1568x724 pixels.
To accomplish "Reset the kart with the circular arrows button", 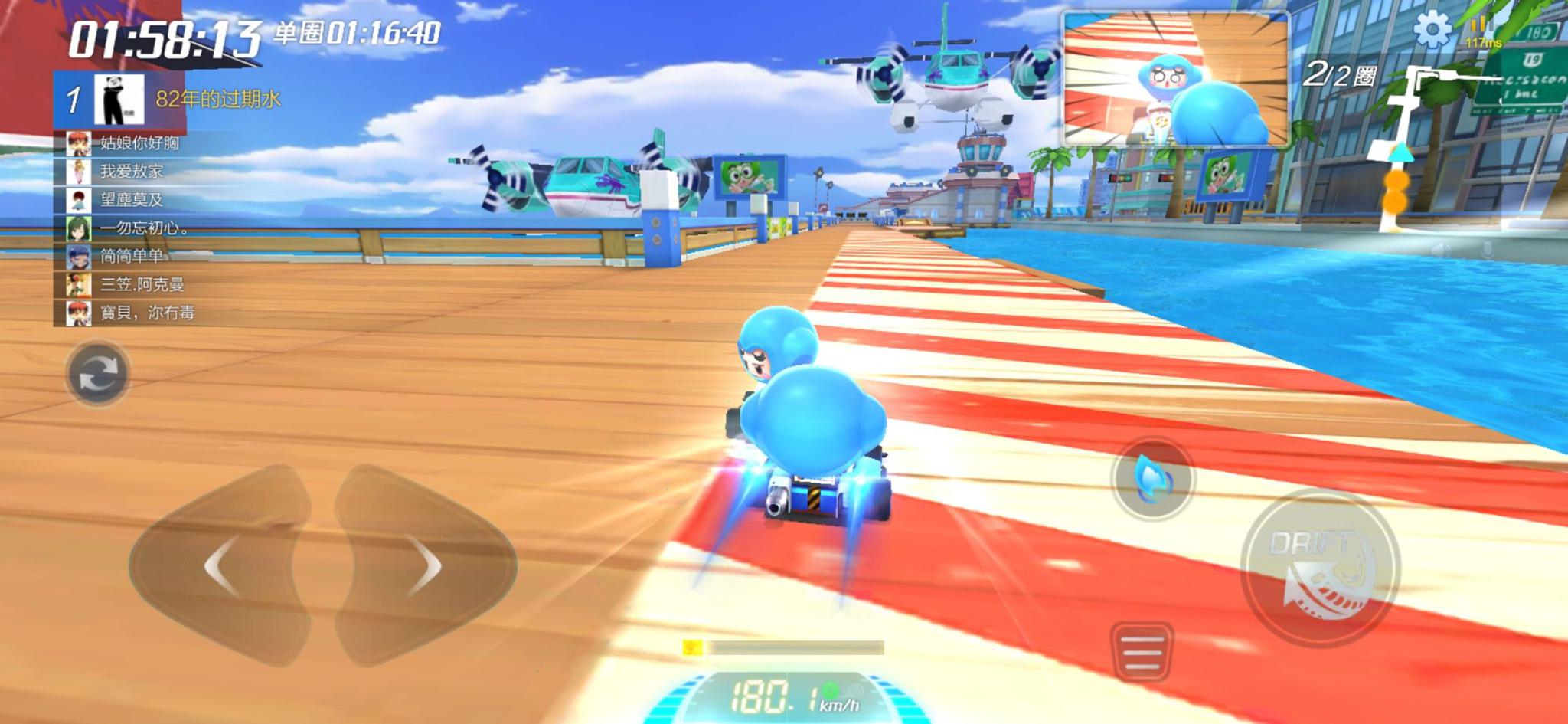I will click(97, 374).
